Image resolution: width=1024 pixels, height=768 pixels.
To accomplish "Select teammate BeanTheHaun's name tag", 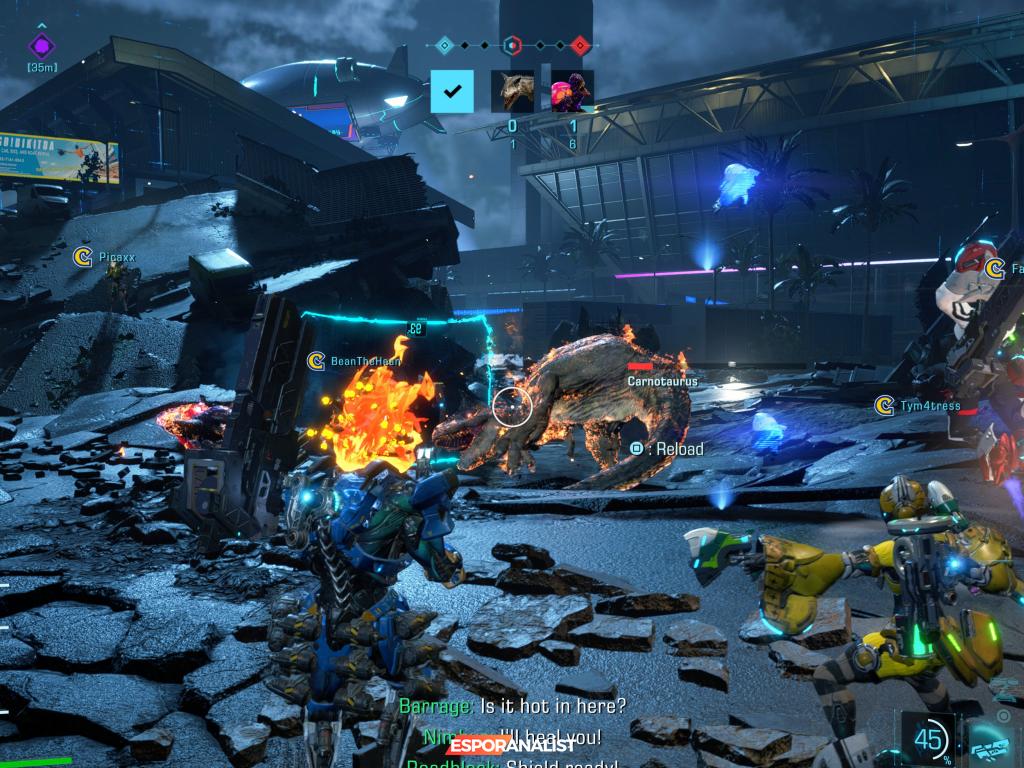I will click(x=365, y=361).
